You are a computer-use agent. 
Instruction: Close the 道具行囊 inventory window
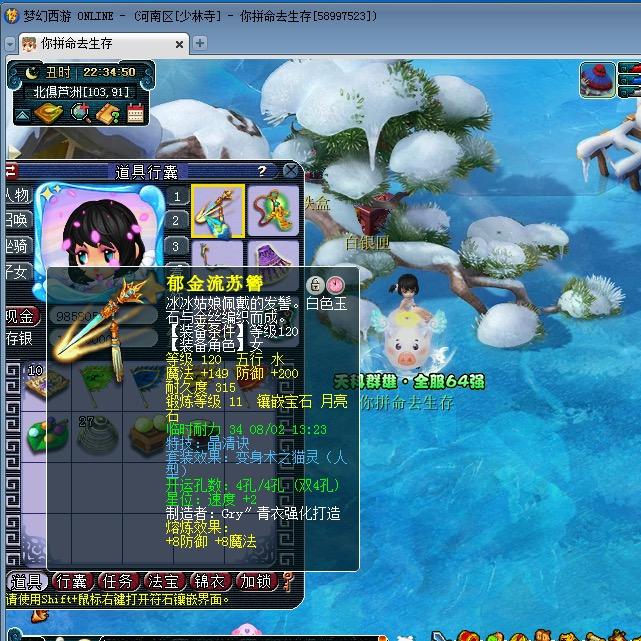[x=290, y=171]
